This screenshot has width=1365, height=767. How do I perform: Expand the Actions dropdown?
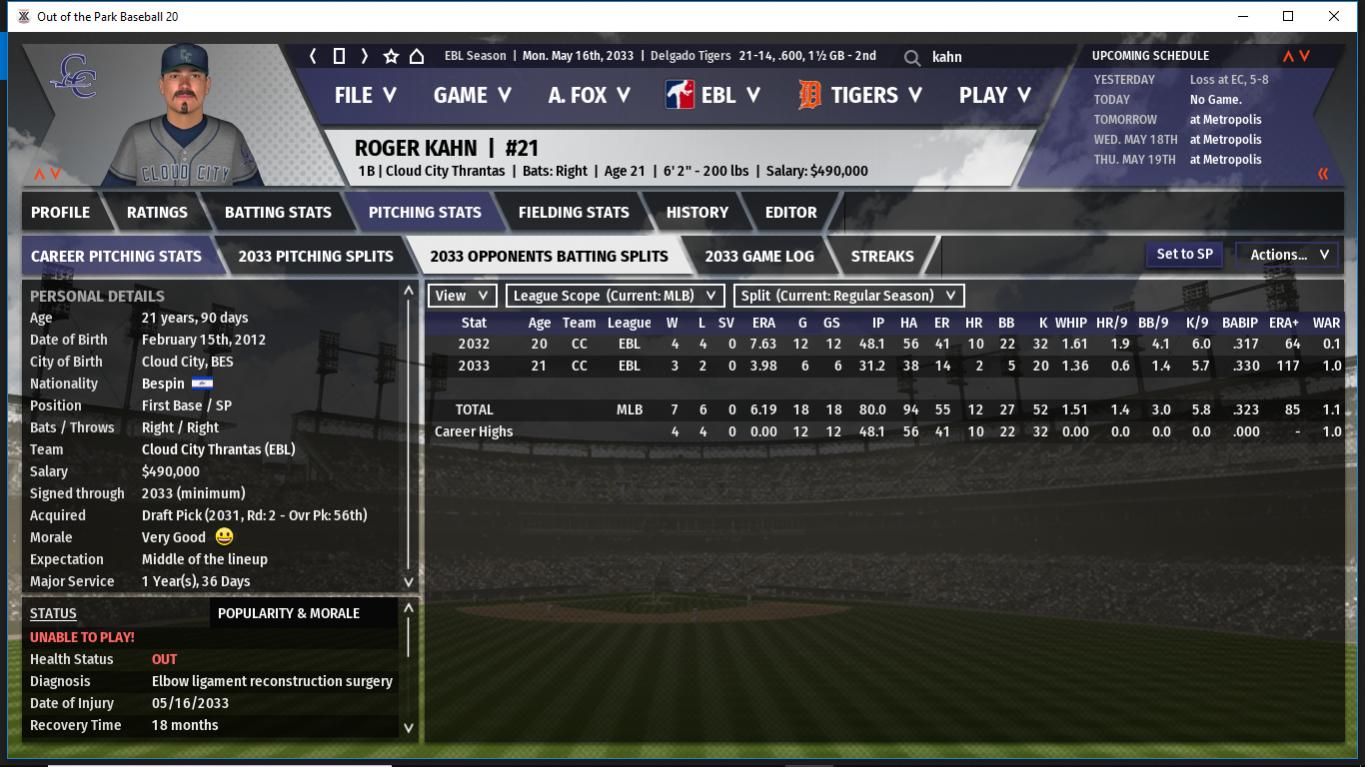click(x=1288, y=254)
